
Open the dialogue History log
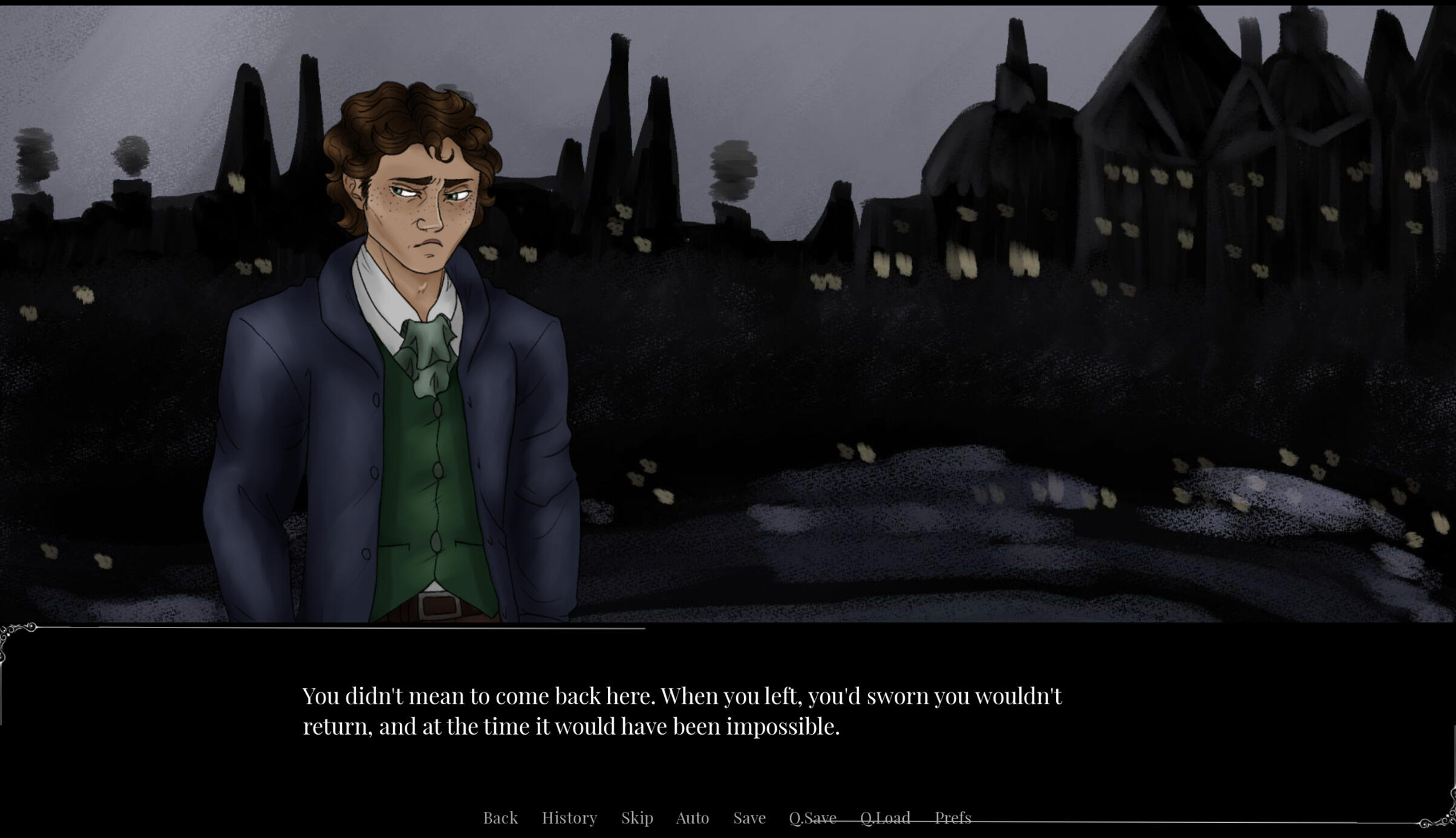(x=569, y=817)
